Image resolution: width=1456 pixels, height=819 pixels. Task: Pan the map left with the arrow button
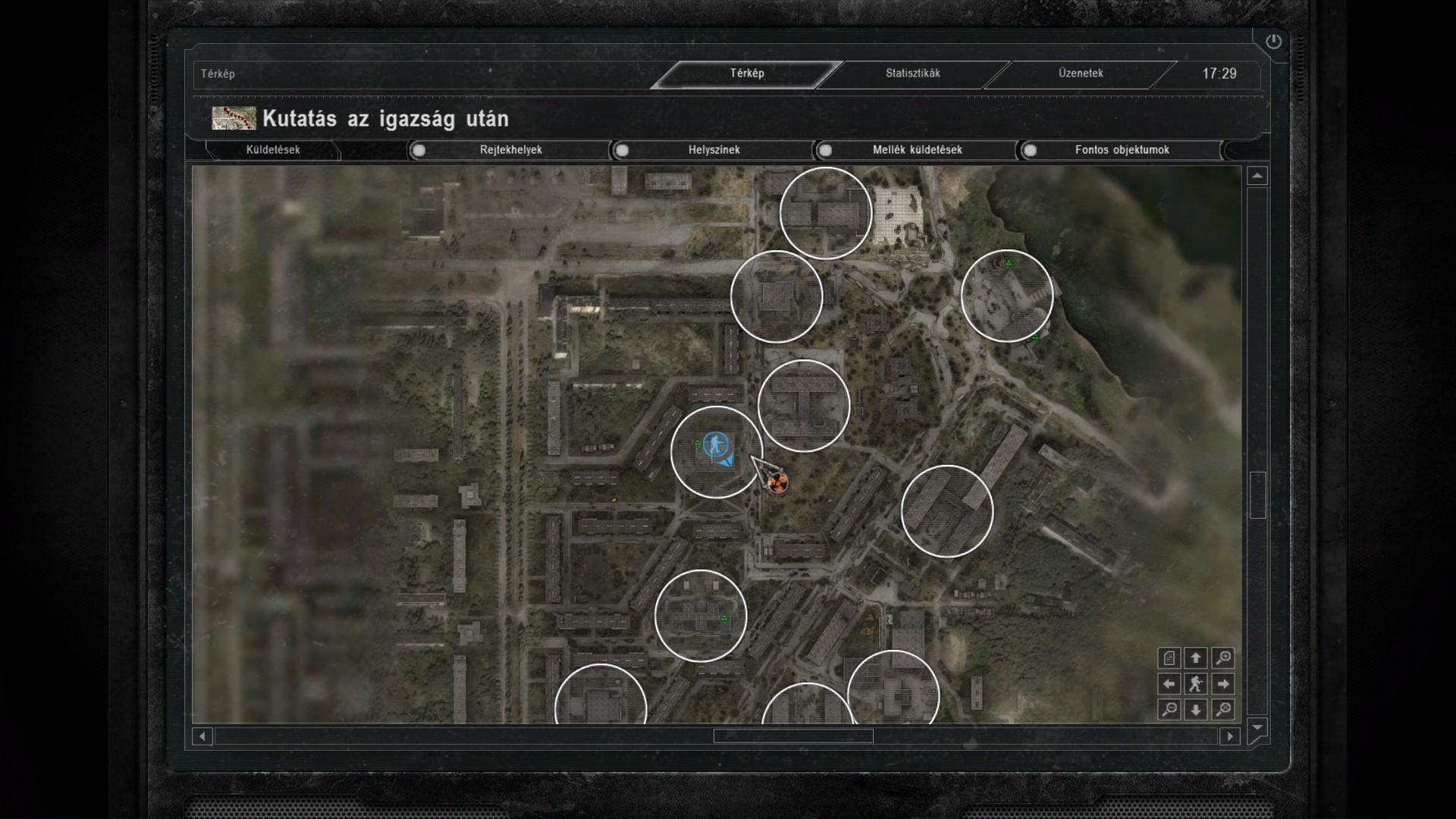click(x=1169, y=684)
